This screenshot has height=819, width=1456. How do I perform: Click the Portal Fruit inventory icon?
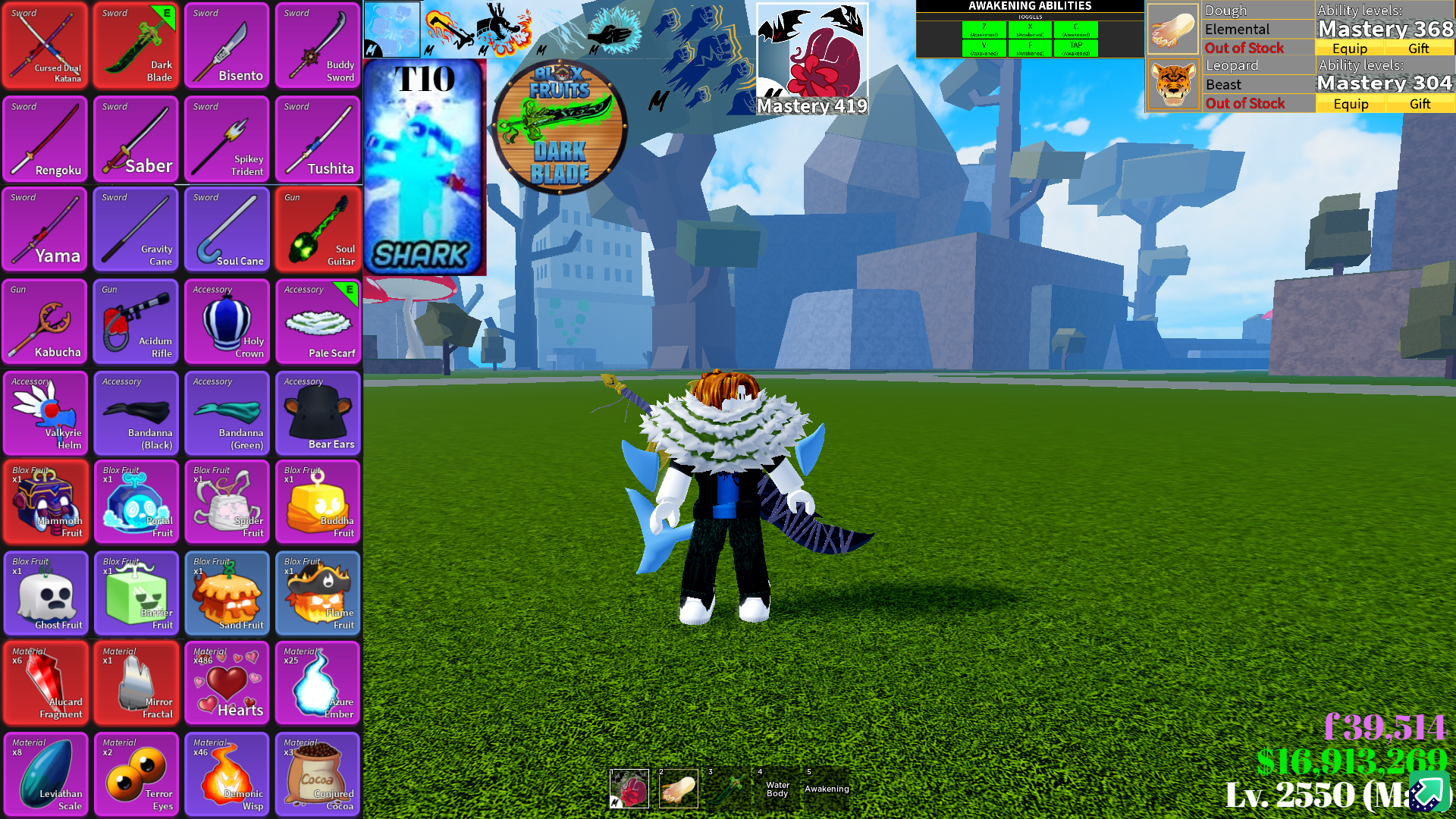135,501
